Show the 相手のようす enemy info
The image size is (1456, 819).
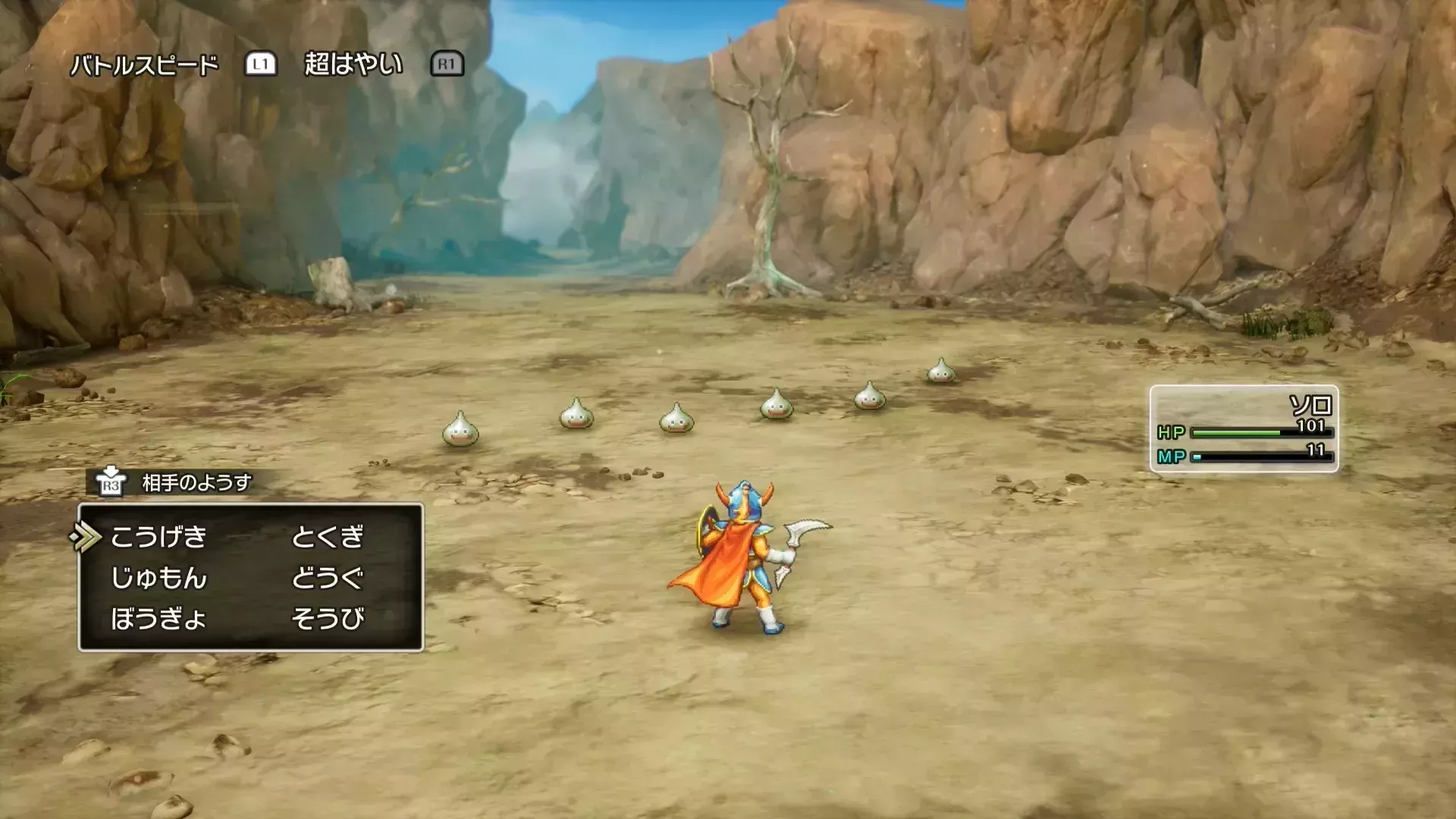(196, 482)
